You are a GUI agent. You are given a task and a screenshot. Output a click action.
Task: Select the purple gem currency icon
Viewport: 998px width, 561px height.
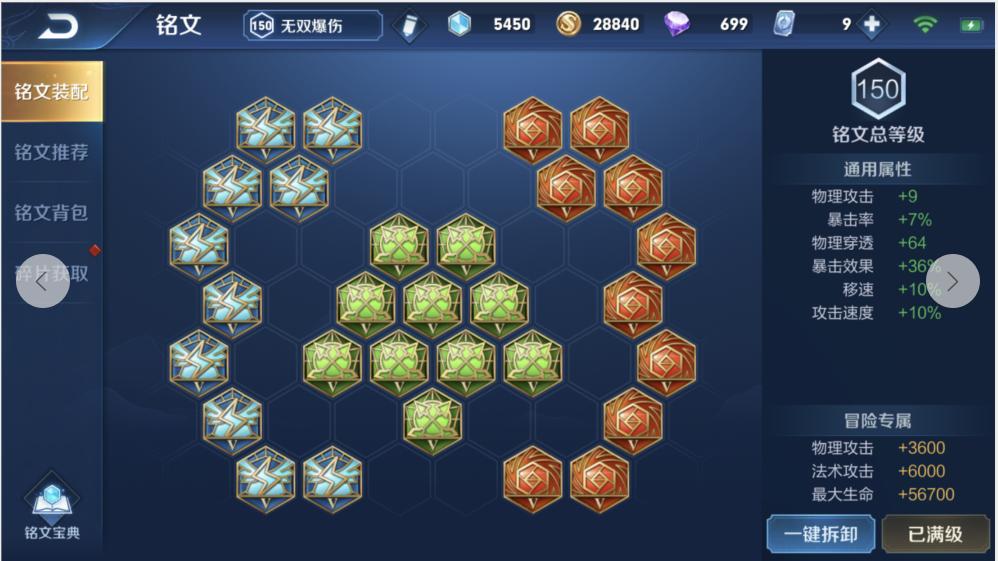(x=677, y=25)
